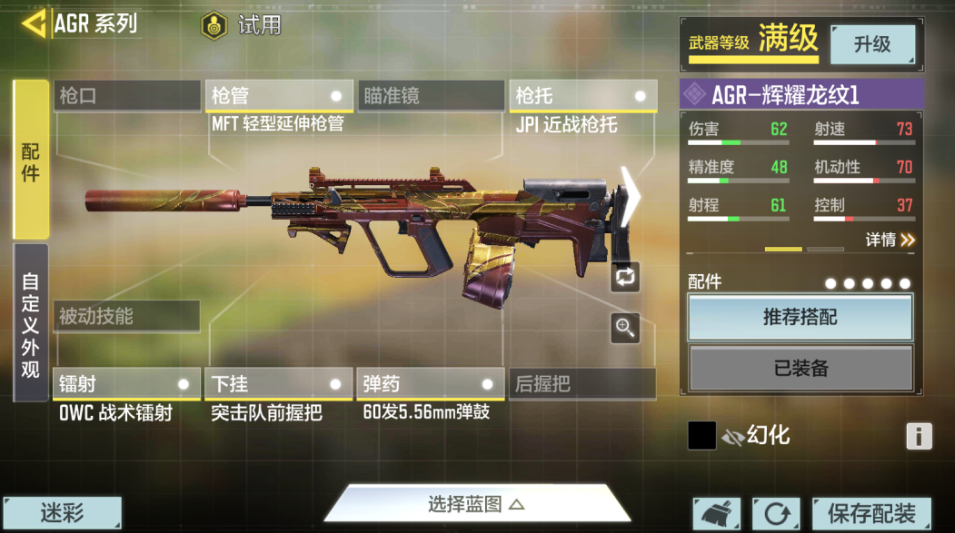Viewport: 955px width, 533px height.
Task: Save loadout with 保存配装
Action: (x=871, y=514)
